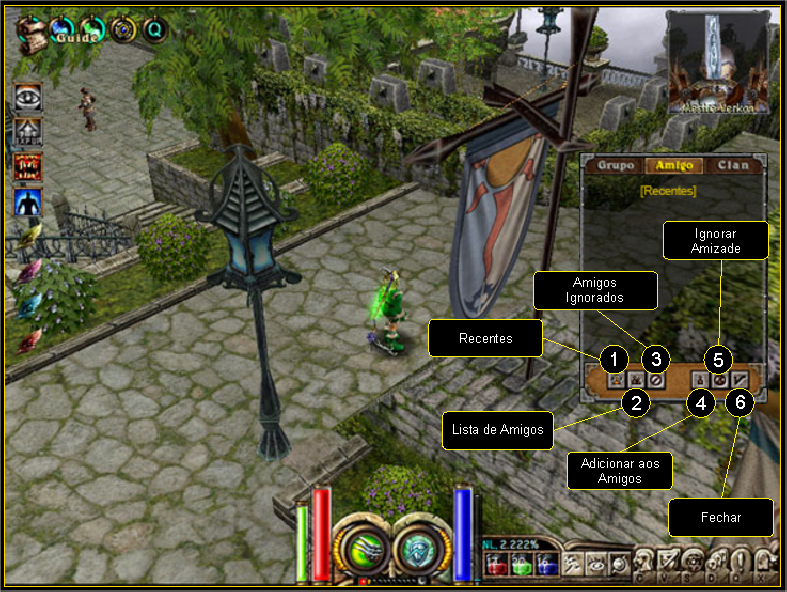This screenshot has height=592, width=787.
Task: Select the blue glowing figure buff icon
Action: 29,202
